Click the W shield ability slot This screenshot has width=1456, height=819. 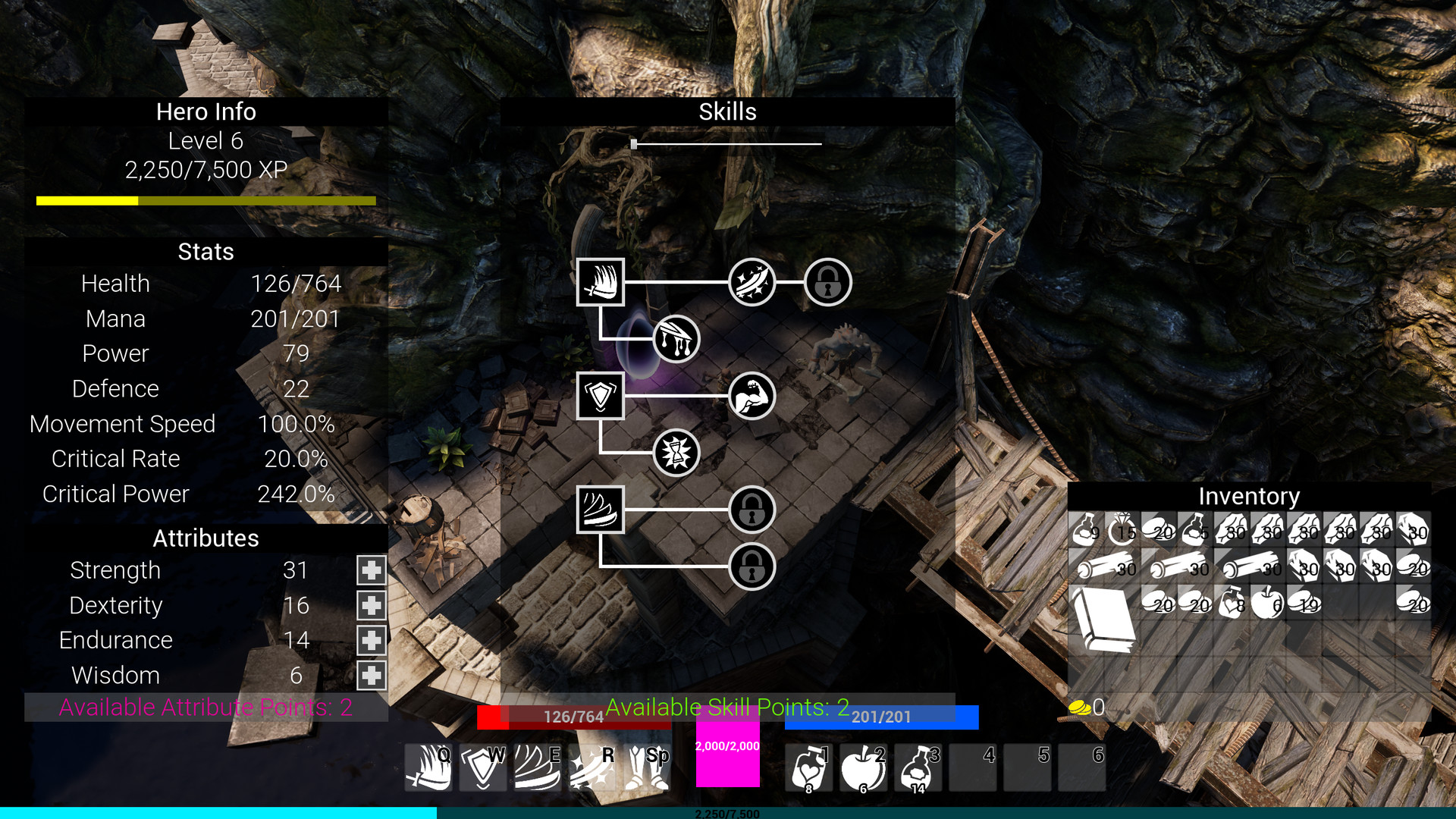483,767
